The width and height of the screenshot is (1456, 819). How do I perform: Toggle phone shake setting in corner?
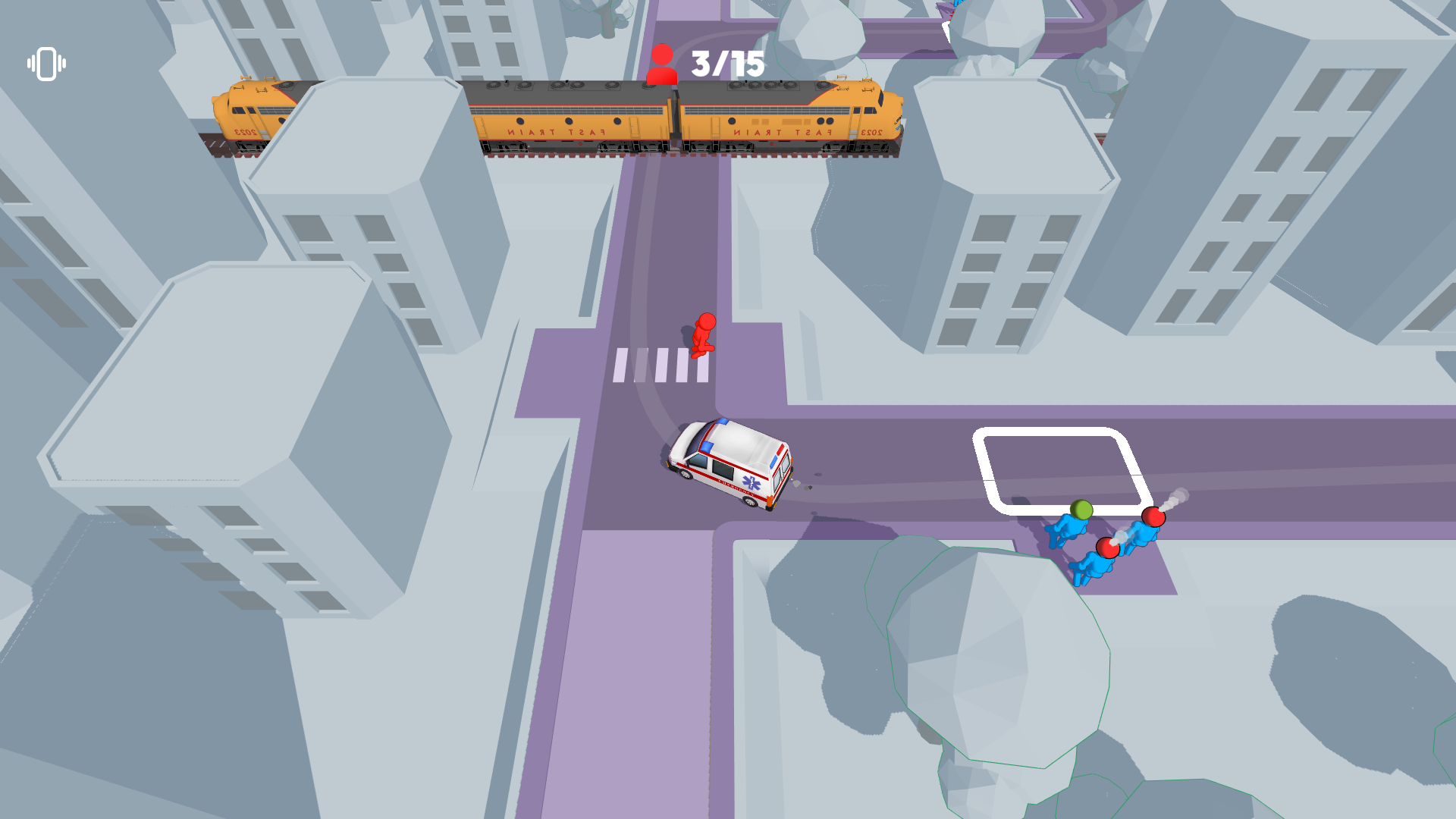45,64
